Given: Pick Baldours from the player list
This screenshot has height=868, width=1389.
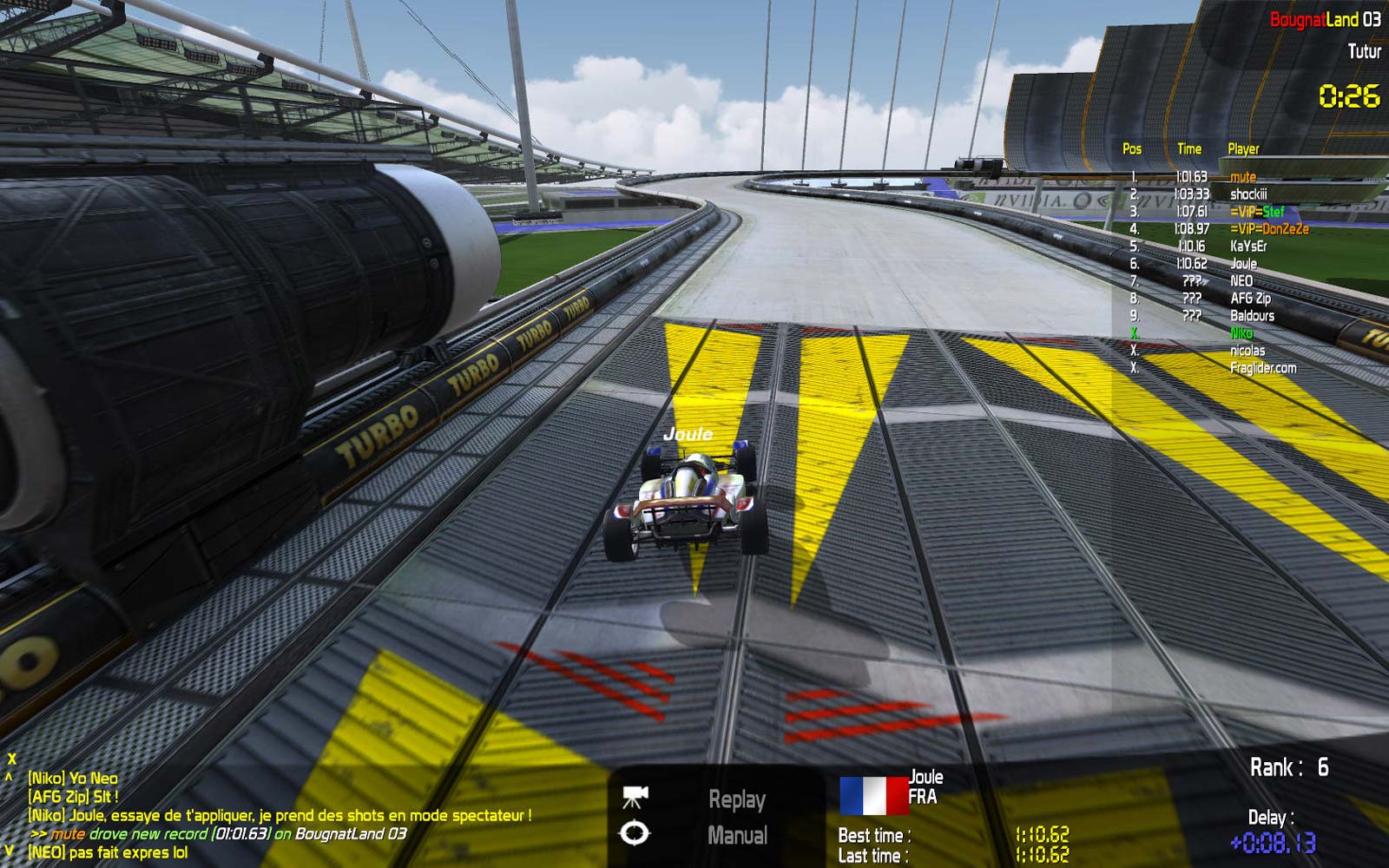Looking at the screenshot, I should pyautogui.click(x=1252, y=316).
